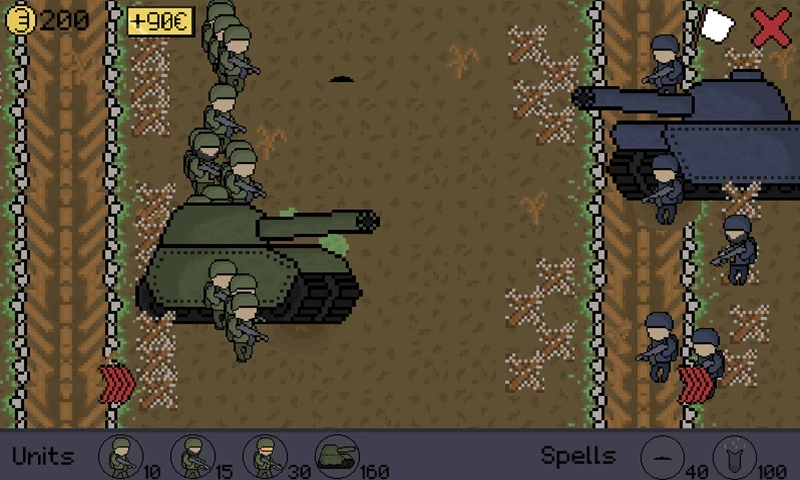Viewport: 800px width, 480px height.
Task: Buy the tank unit for 160
Action: pos(337,456)
